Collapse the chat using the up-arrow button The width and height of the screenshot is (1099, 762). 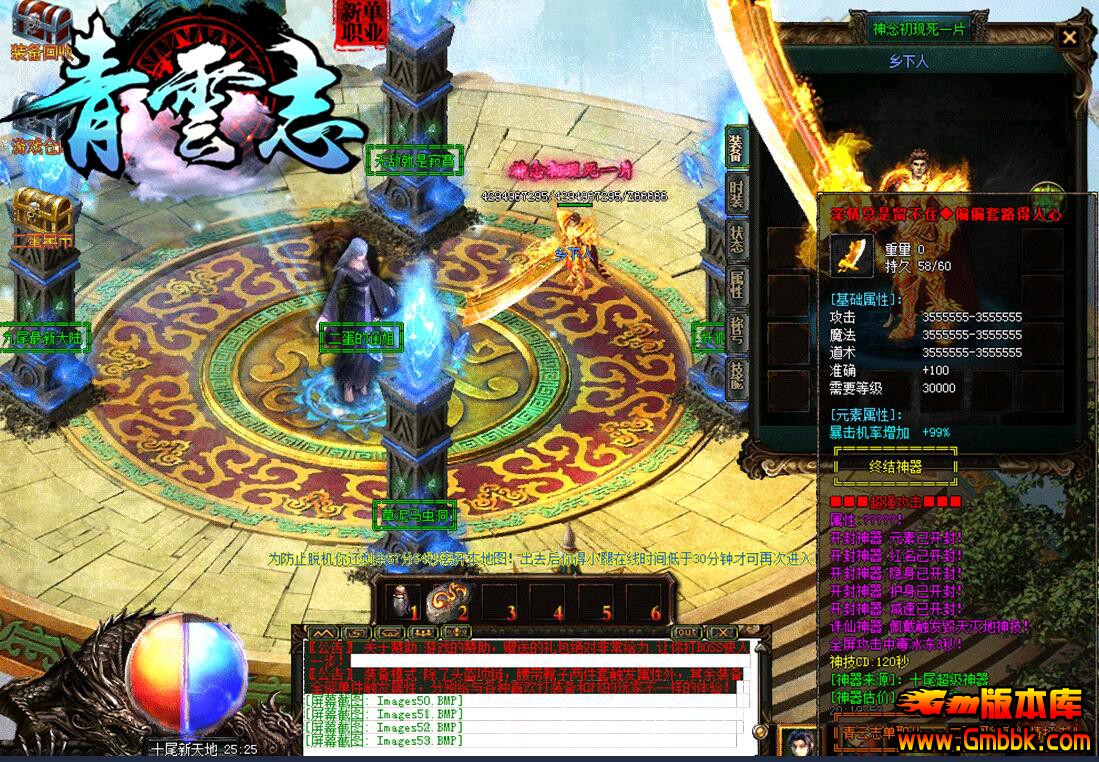point(322,633)
